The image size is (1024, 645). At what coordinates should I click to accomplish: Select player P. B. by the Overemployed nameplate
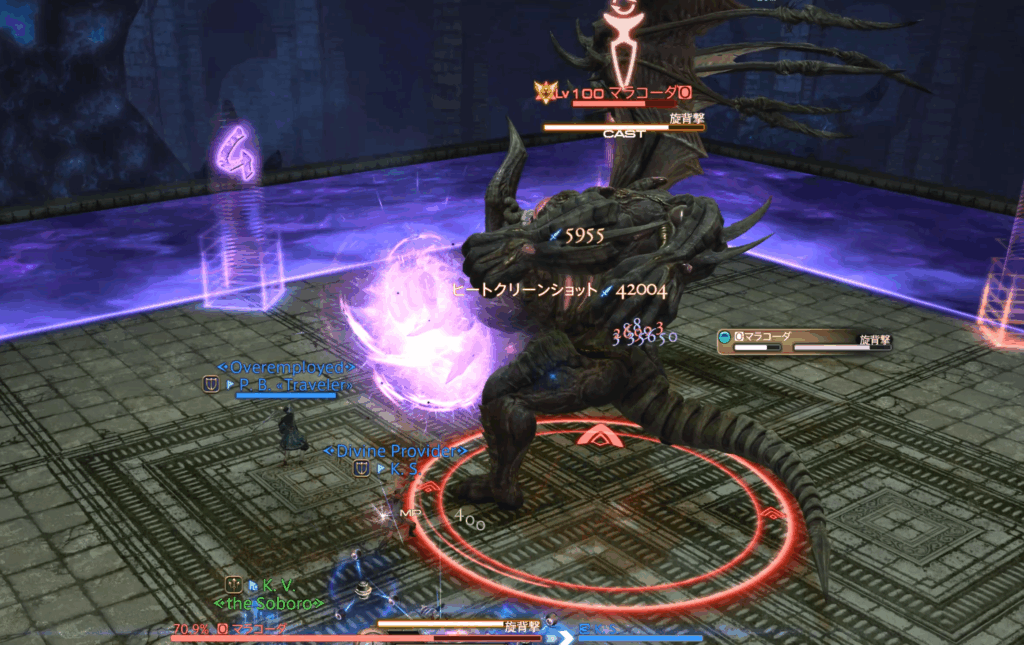(x=292, y=384)
